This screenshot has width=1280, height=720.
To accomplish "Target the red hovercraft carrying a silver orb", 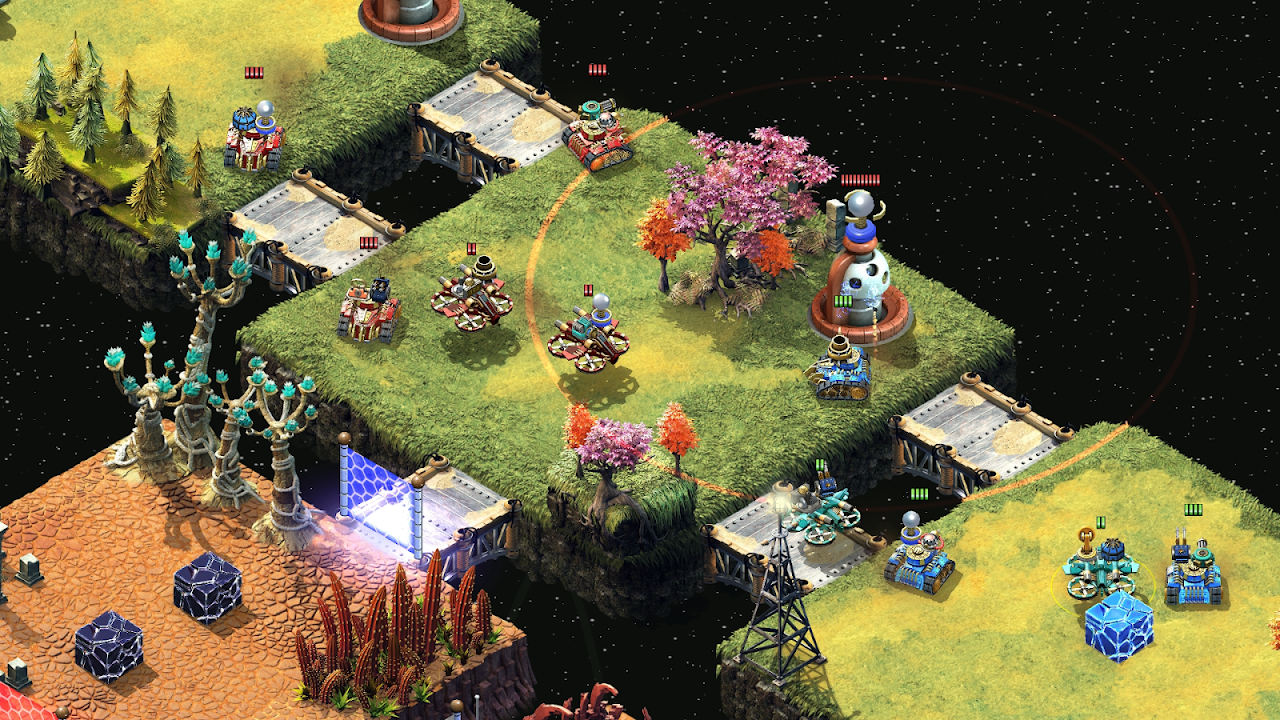I will coord(595,335).
